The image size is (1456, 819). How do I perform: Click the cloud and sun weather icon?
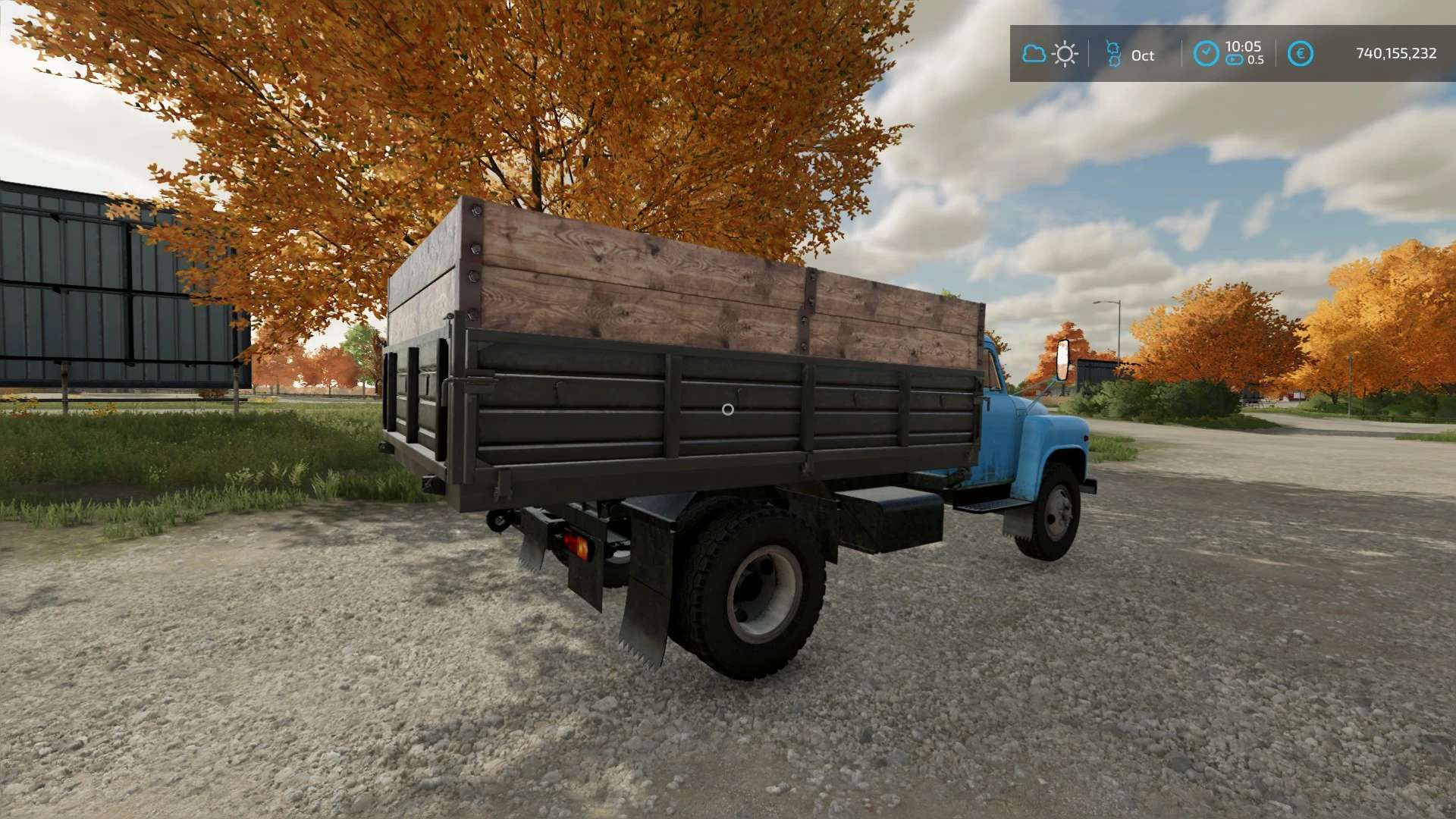tap(1050, 54)
